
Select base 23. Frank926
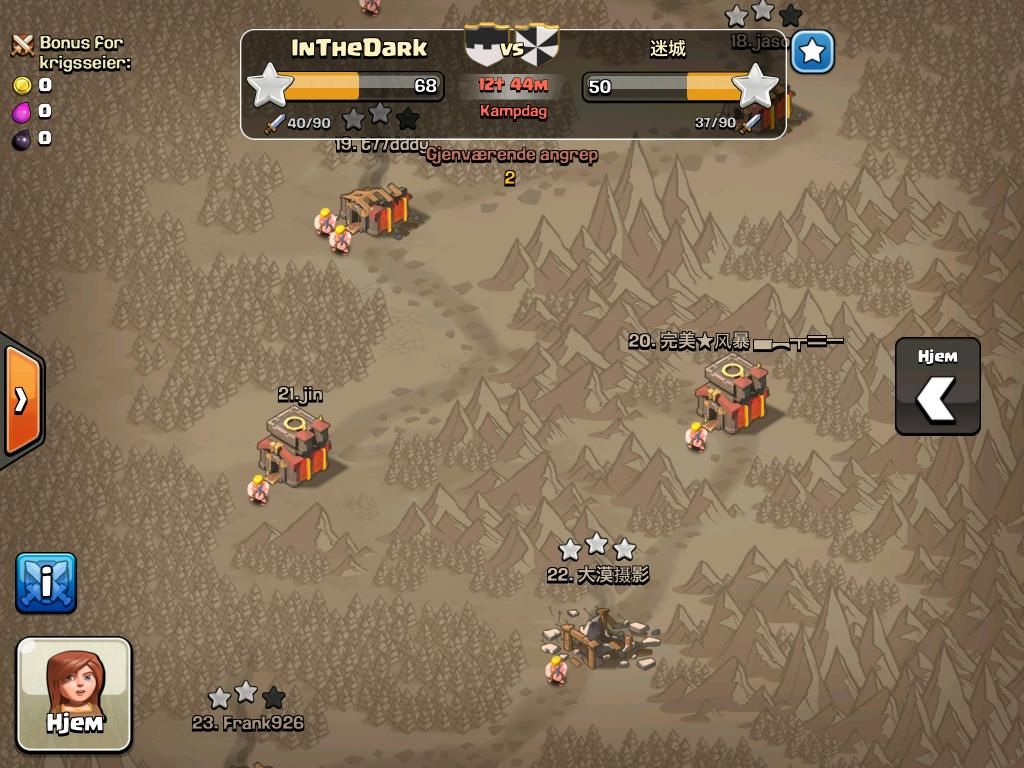248,722
